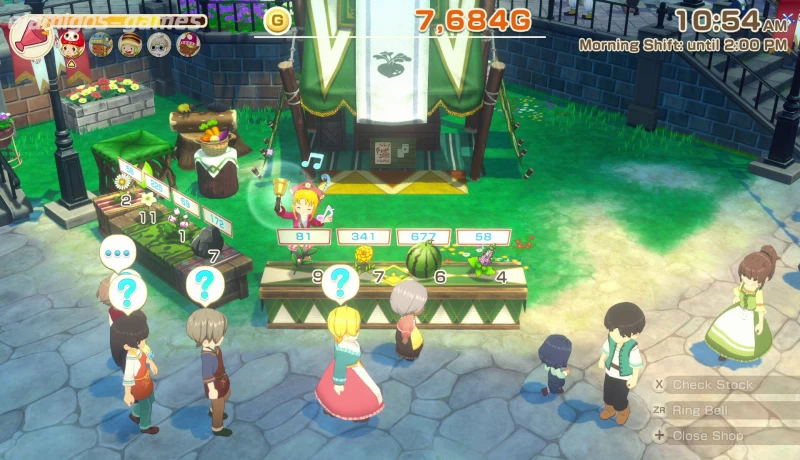Select the grey-haired glasses character portrait

158,43
